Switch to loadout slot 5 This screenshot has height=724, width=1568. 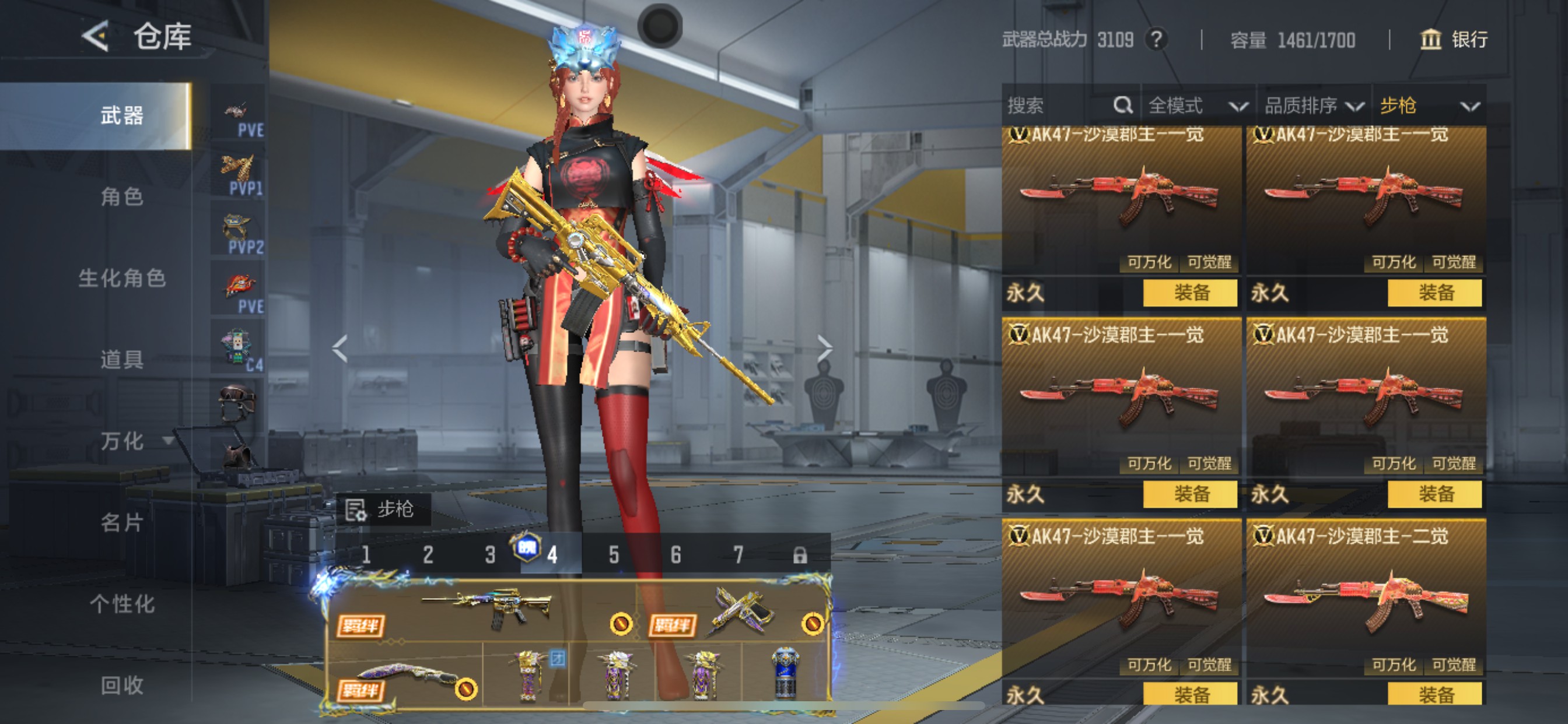[614, 555]
